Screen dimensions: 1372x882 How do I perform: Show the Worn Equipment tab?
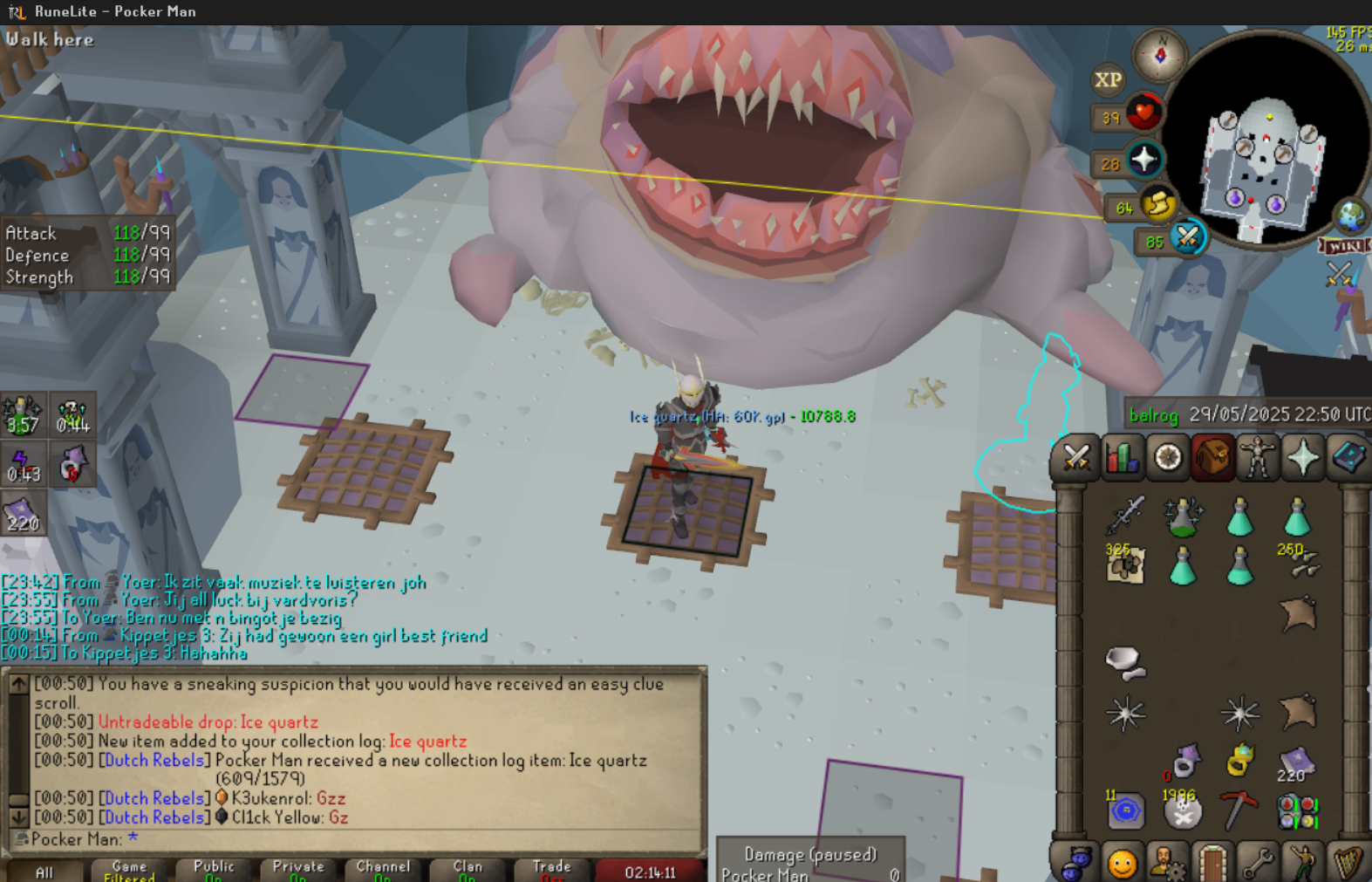1258,457
